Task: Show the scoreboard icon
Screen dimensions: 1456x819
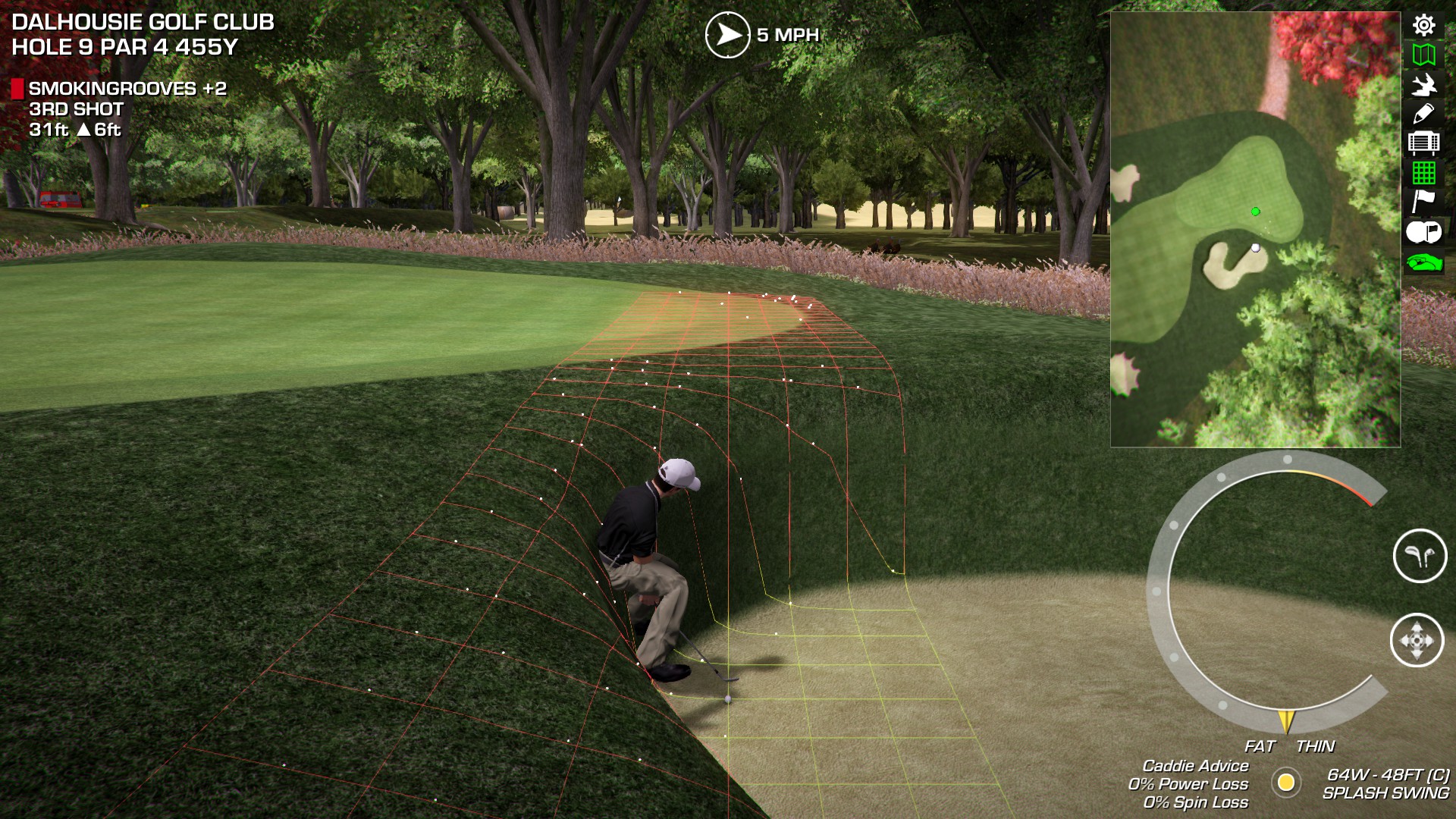Action: (x=1423, y=143)
